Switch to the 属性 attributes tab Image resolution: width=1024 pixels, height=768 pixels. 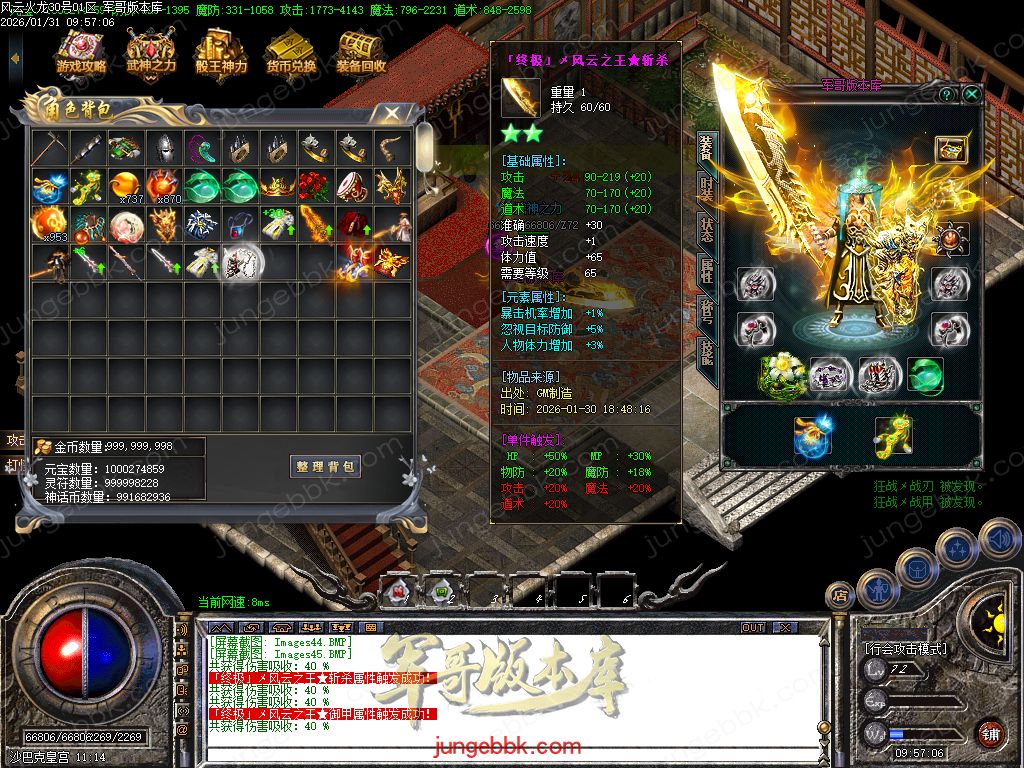[707, 270]
